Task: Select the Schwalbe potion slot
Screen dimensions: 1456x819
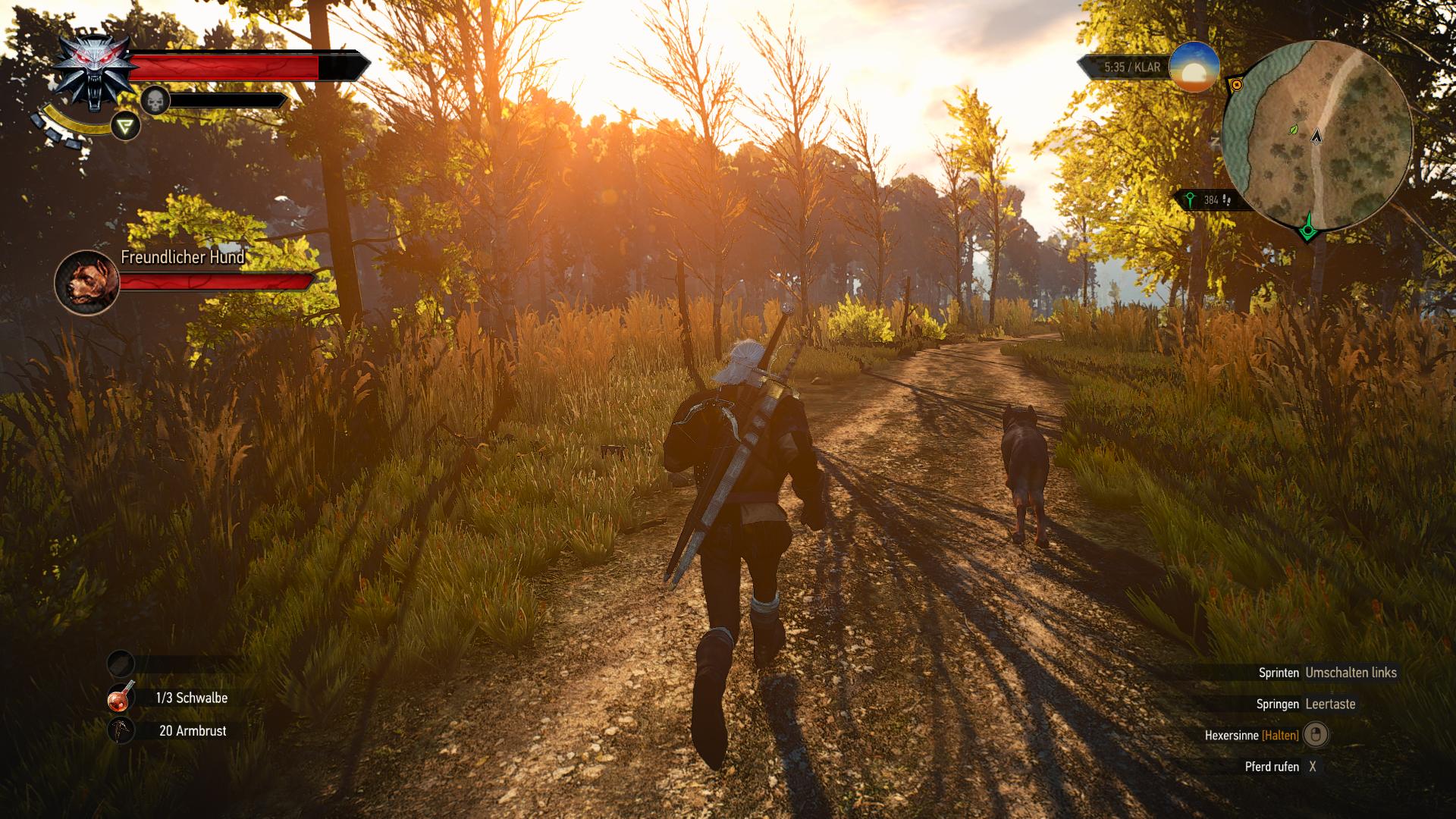Action: coord(121,698)
